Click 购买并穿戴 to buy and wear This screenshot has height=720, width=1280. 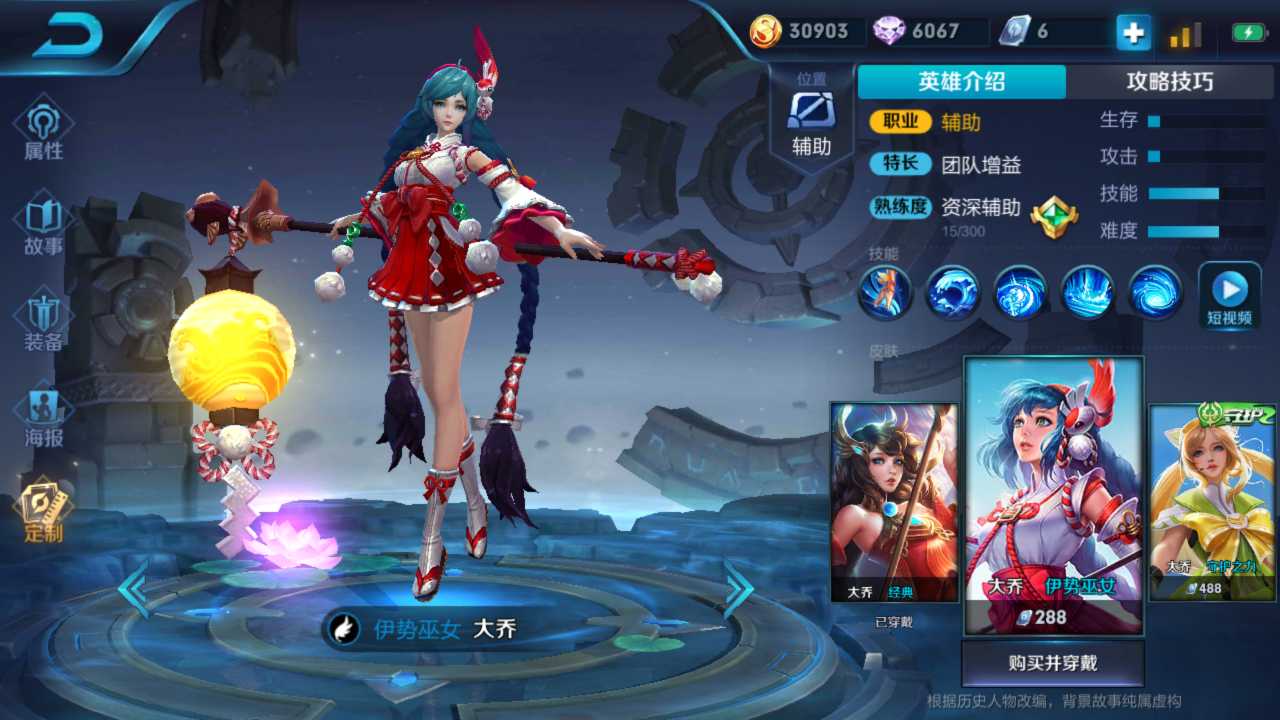click(x=1052, y=663)
